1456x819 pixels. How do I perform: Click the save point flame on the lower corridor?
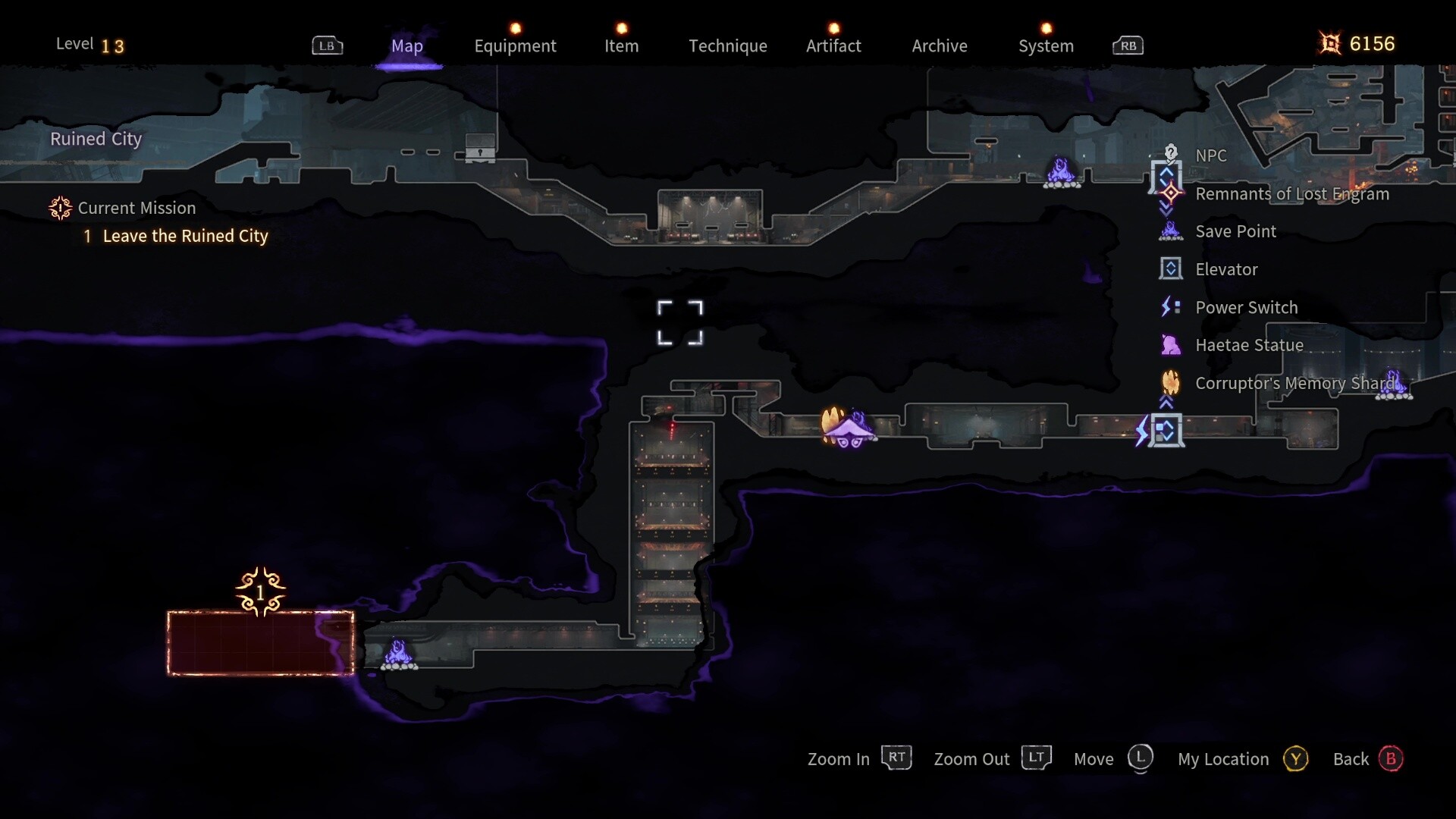point(400,653)
